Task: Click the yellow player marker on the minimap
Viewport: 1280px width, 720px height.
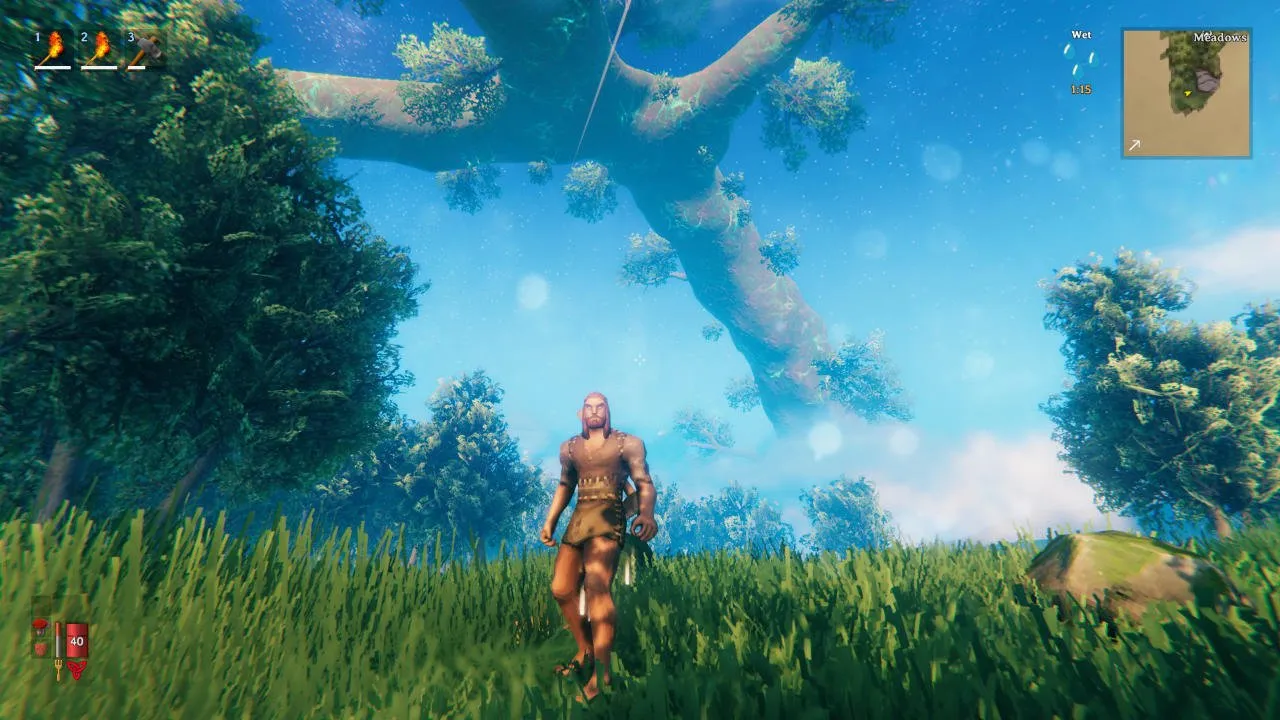Action: click(x=1188, y=93)
